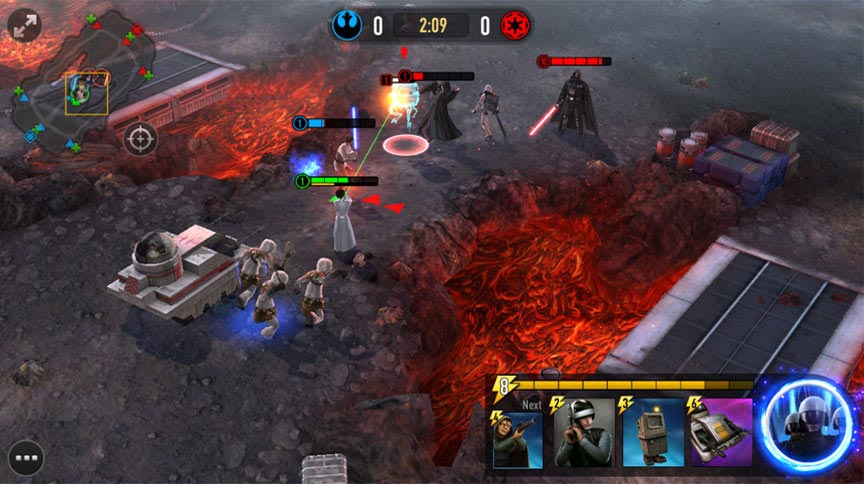Toggle the minimap expand arrows button

point(24,25)
